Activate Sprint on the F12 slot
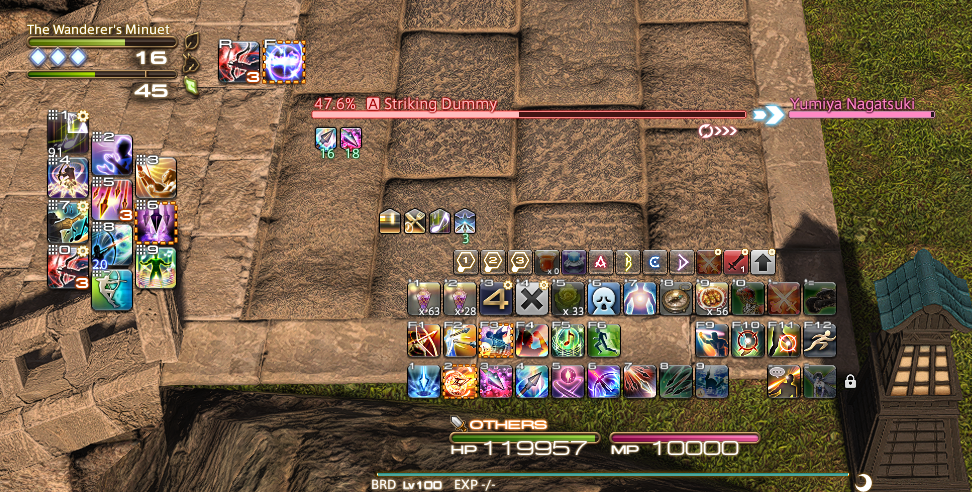 (x=819, y=340)
